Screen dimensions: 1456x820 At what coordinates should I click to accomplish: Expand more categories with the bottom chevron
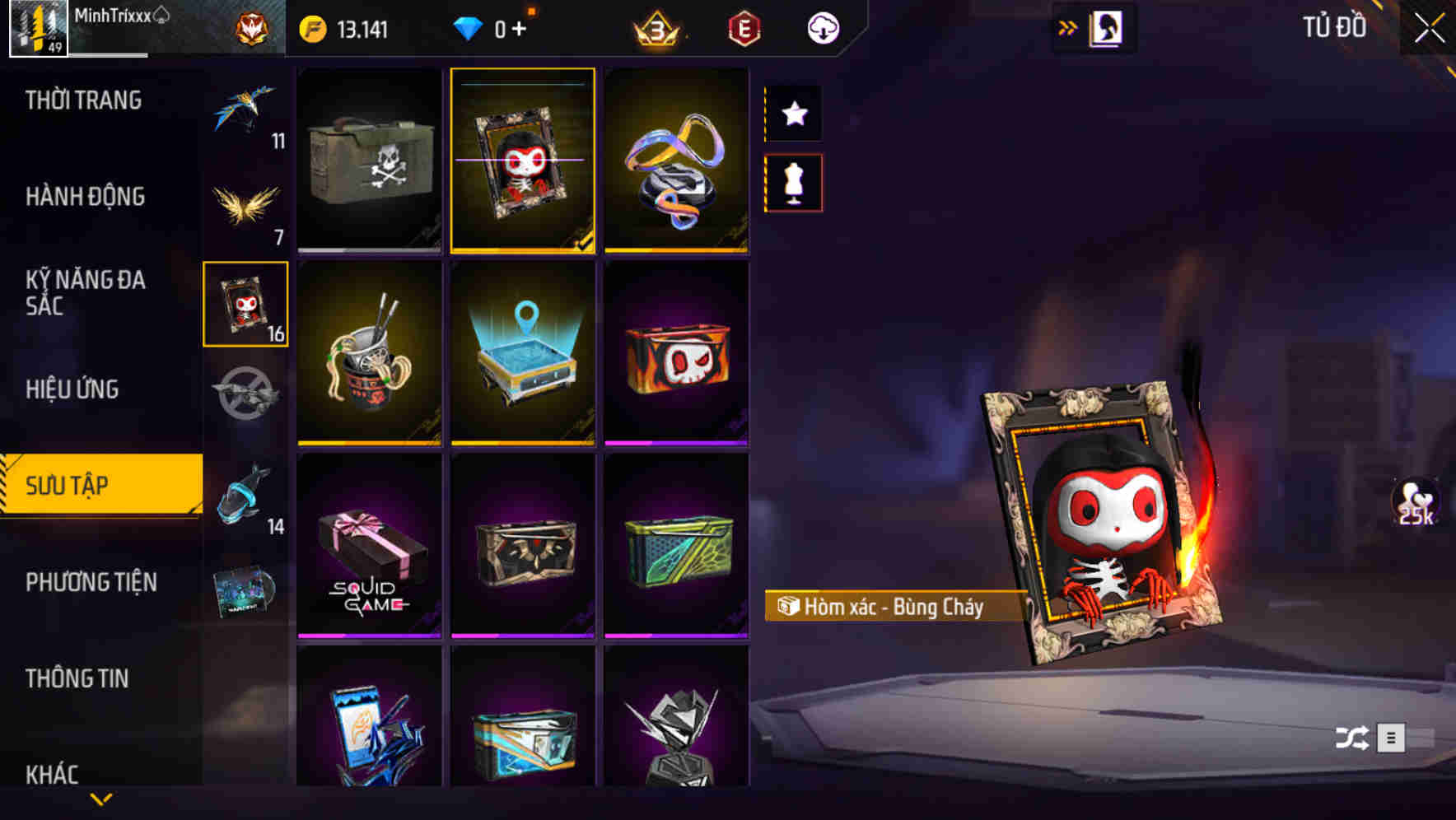pyautogui.click(x=101, y=797)
